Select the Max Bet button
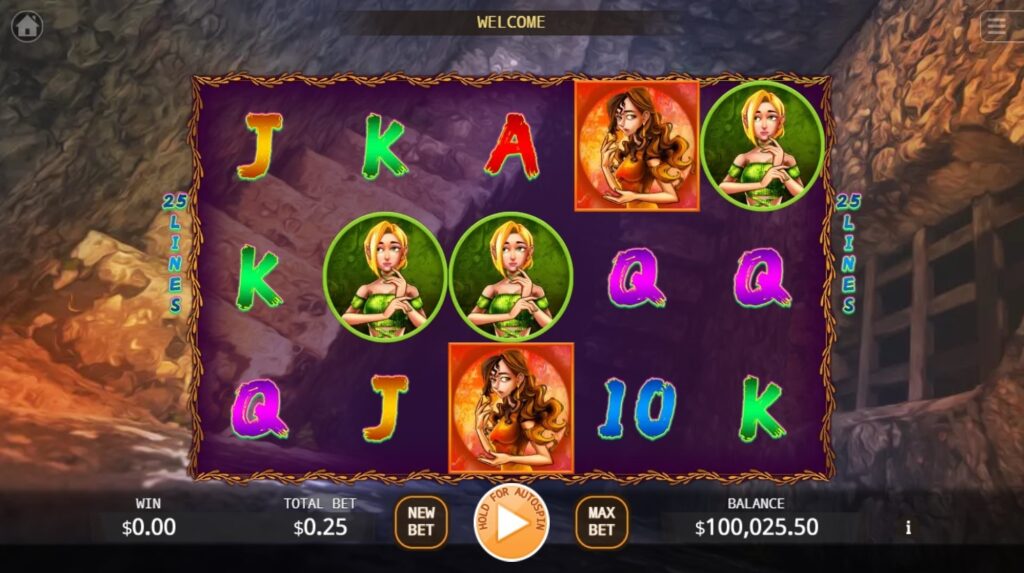 tap(601, 522)
